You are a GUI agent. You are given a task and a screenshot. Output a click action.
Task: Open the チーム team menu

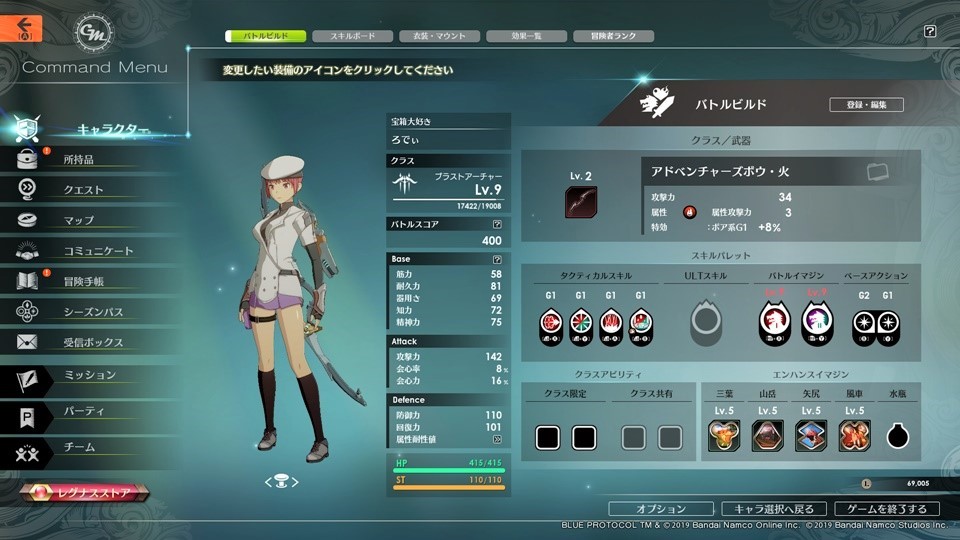click(78, 447)
